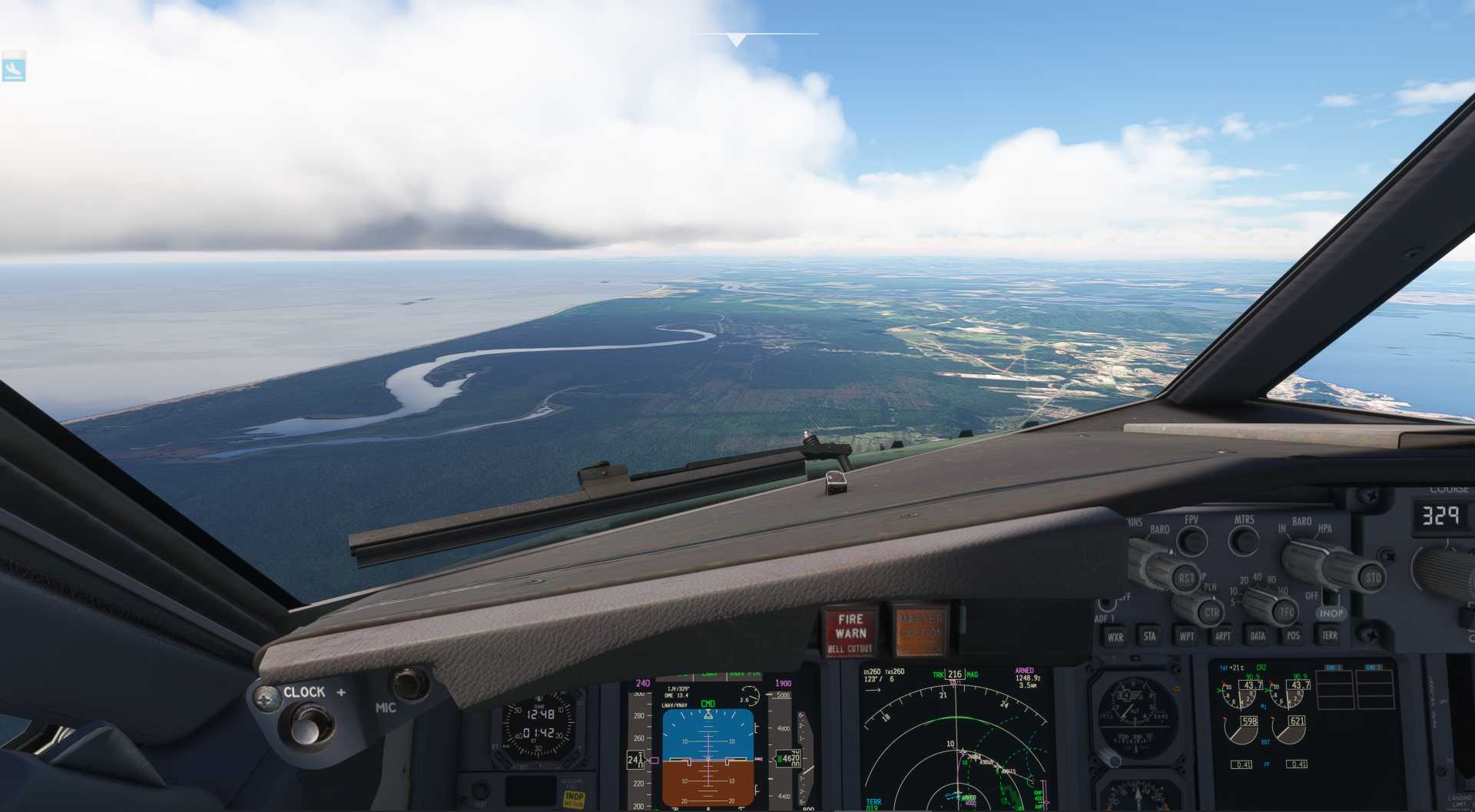Show airports with the ARPT button
Viewport: 1475px width, 812px height.
click(1222, 636)
